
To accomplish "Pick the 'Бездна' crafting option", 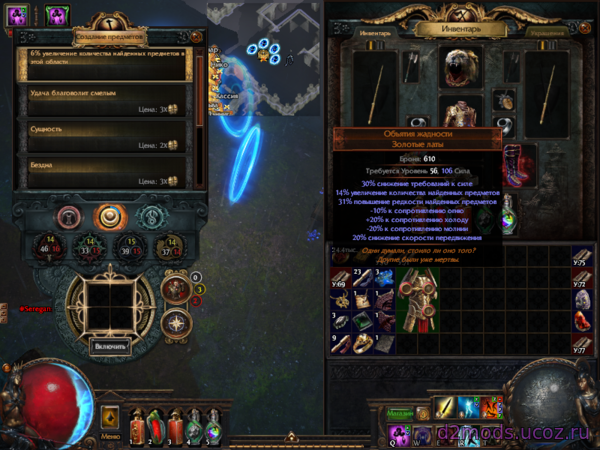I will (x=103, y=173).
